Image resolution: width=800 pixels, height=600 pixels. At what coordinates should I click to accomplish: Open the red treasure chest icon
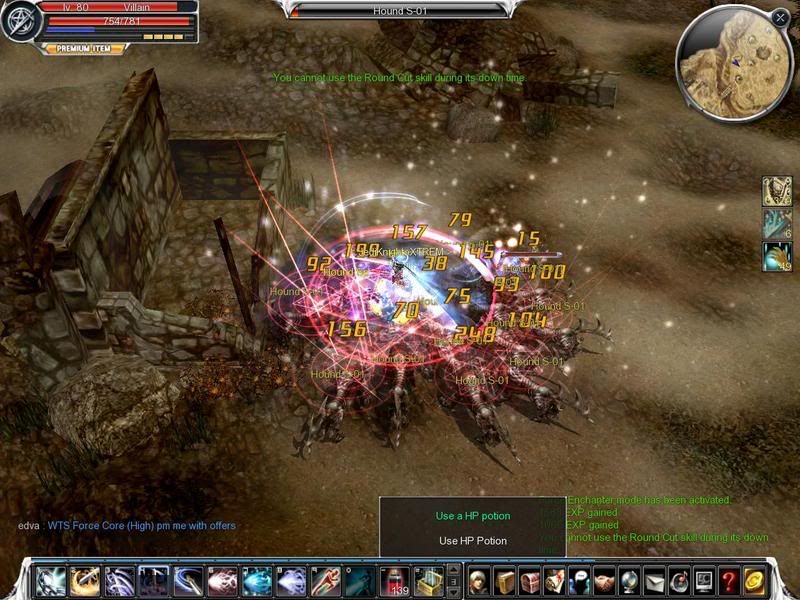[530, 580]
